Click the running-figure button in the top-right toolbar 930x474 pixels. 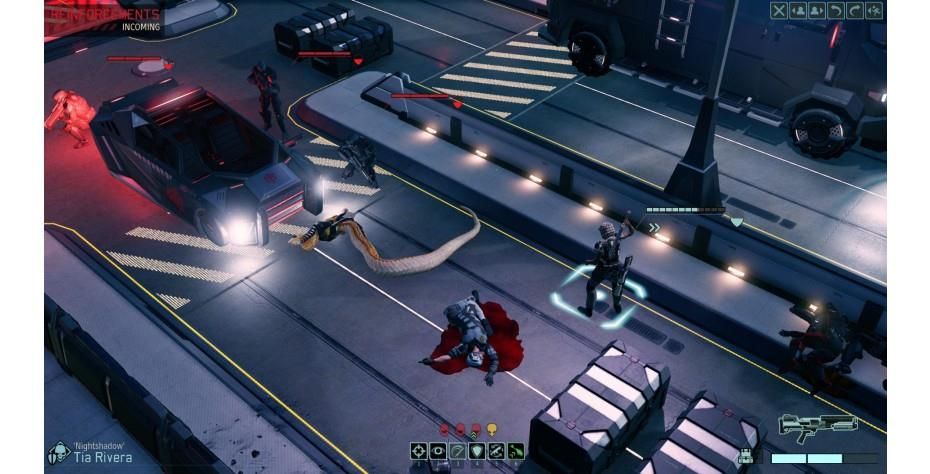pos(875,10)
